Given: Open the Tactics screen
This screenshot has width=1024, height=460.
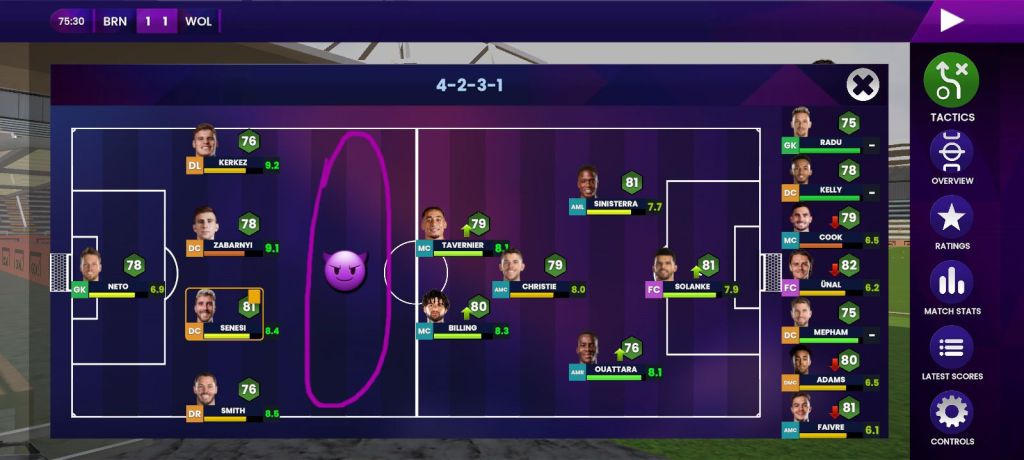Looking at the screenshot, I should [x=951, y=82].
